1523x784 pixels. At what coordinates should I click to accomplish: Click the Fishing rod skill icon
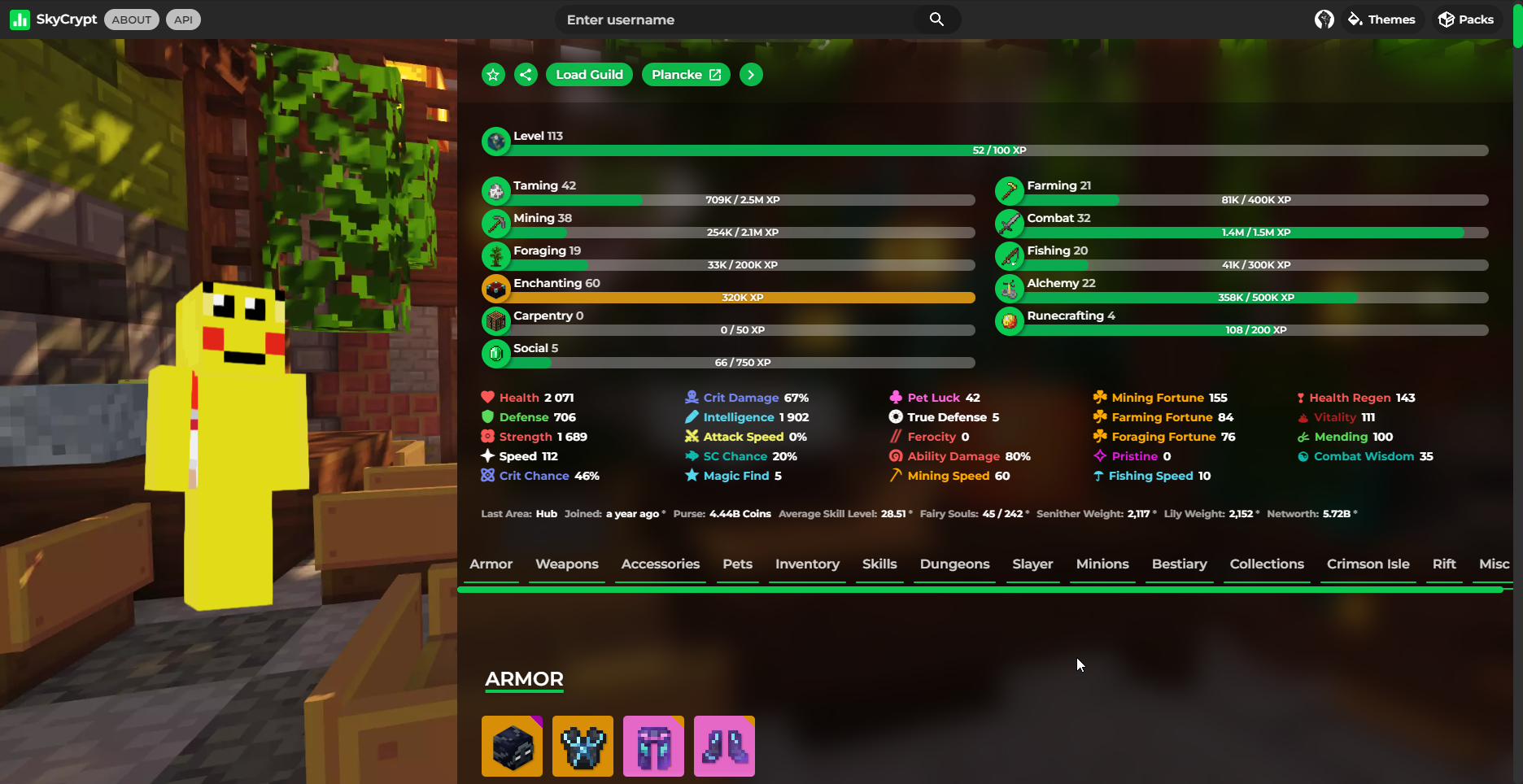1010,256
